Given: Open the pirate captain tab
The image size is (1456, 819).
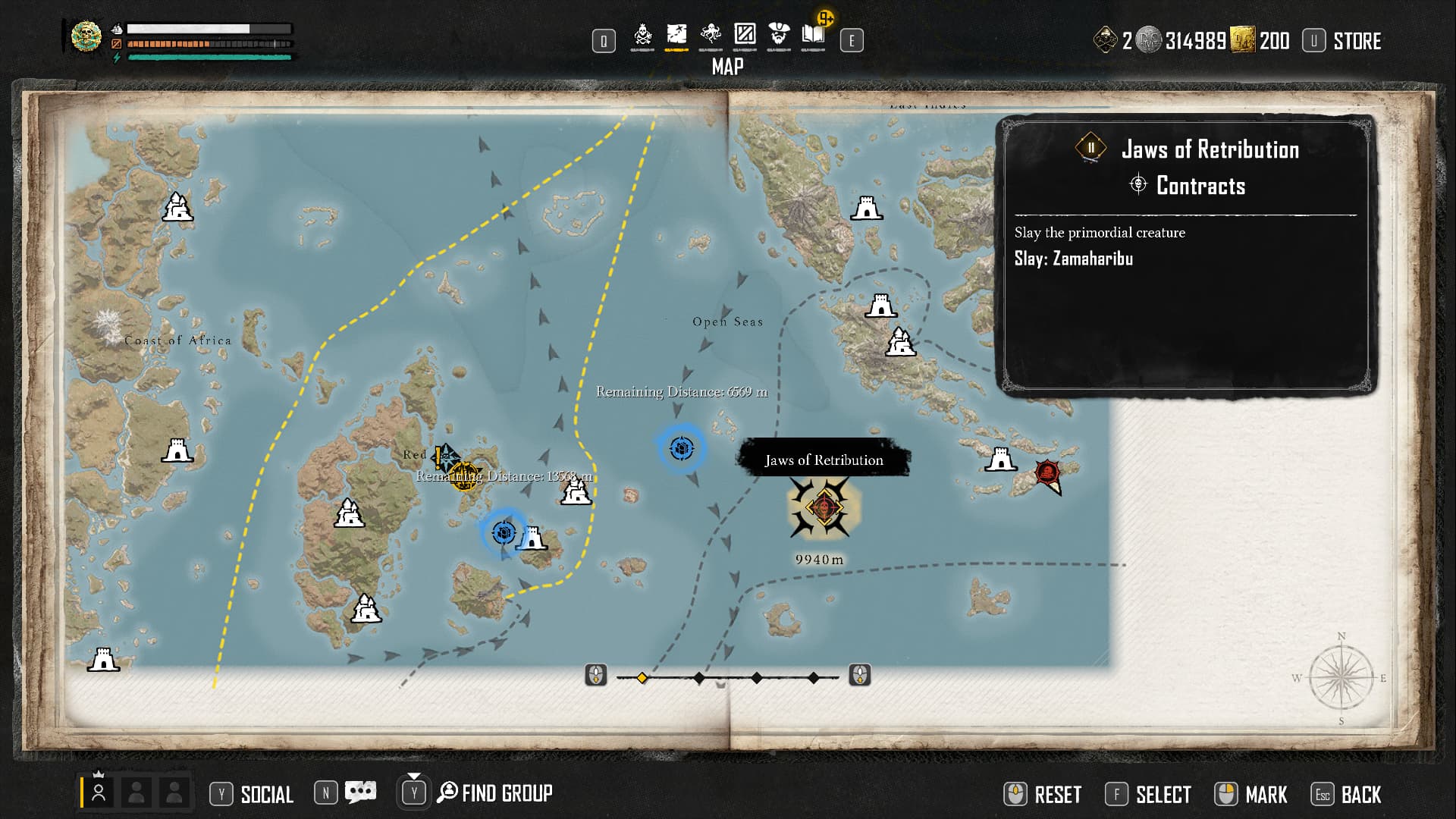Looking at the screenshot, I should (779, 35).
